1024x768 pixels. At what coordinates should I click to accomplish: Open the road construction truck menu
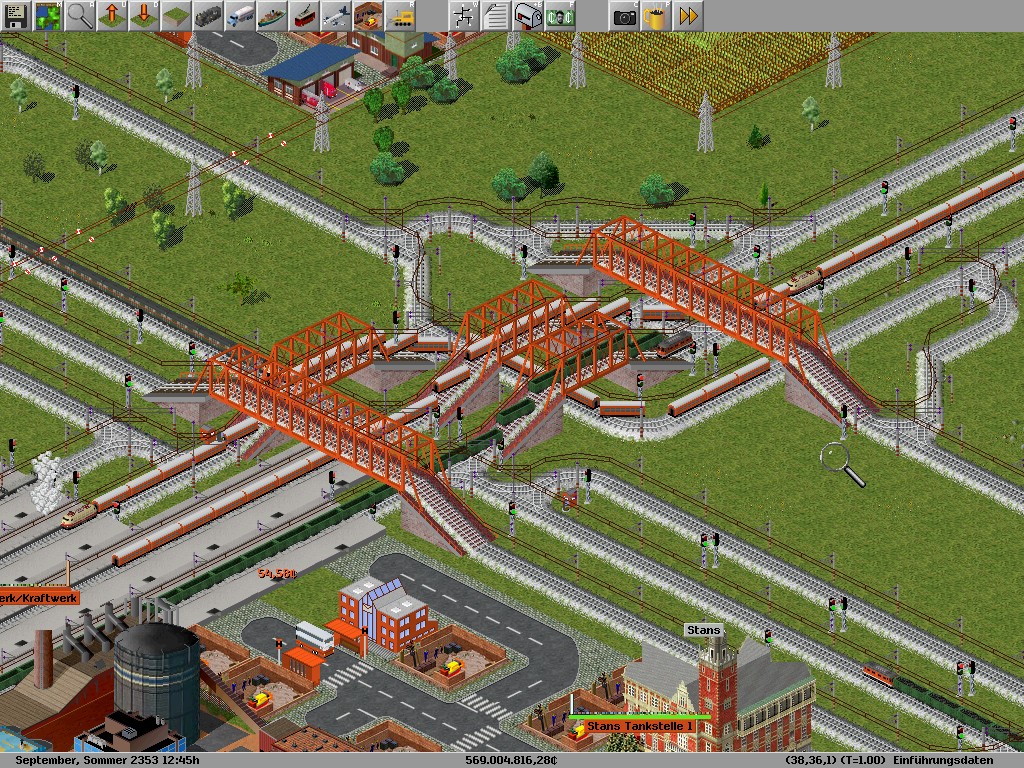coord(240,16)
